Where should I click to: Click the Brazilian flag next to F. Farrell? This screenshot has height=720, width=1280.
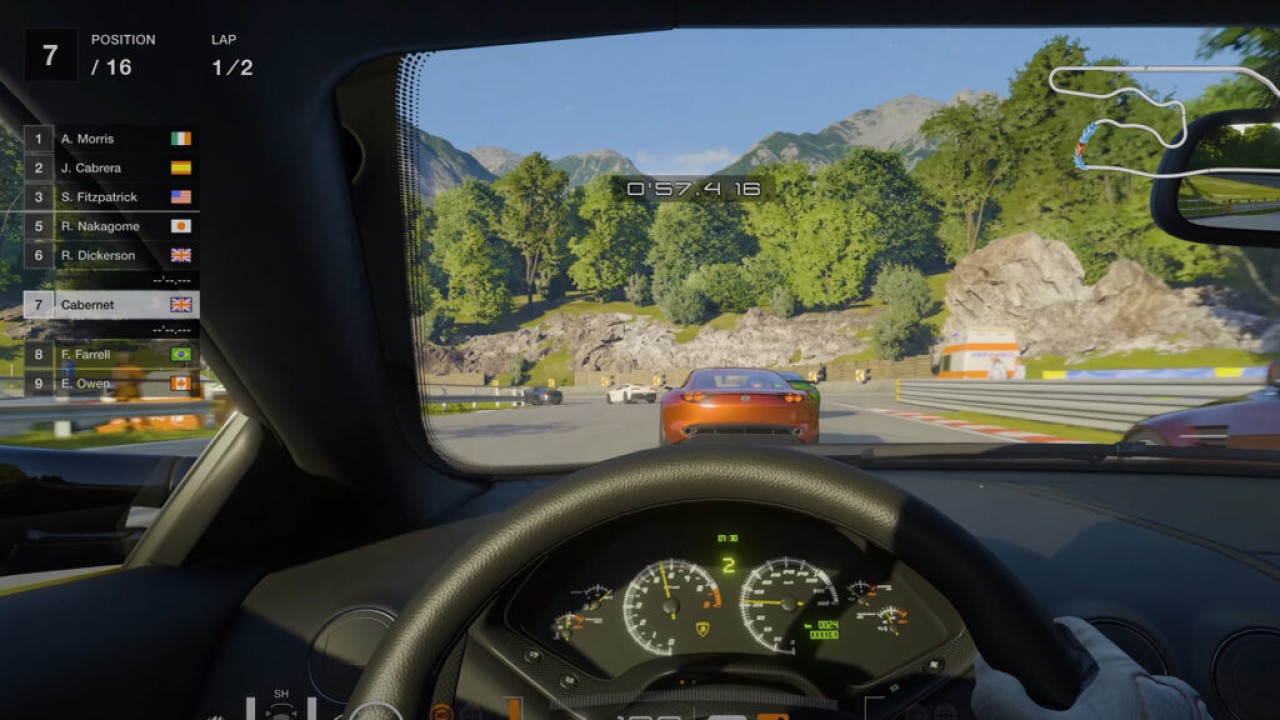182,353
